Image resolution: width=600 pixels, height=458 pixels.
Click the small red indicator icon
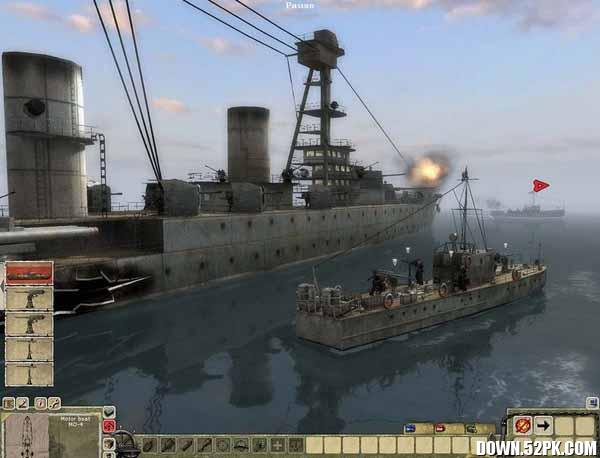(x=440, y=429)
